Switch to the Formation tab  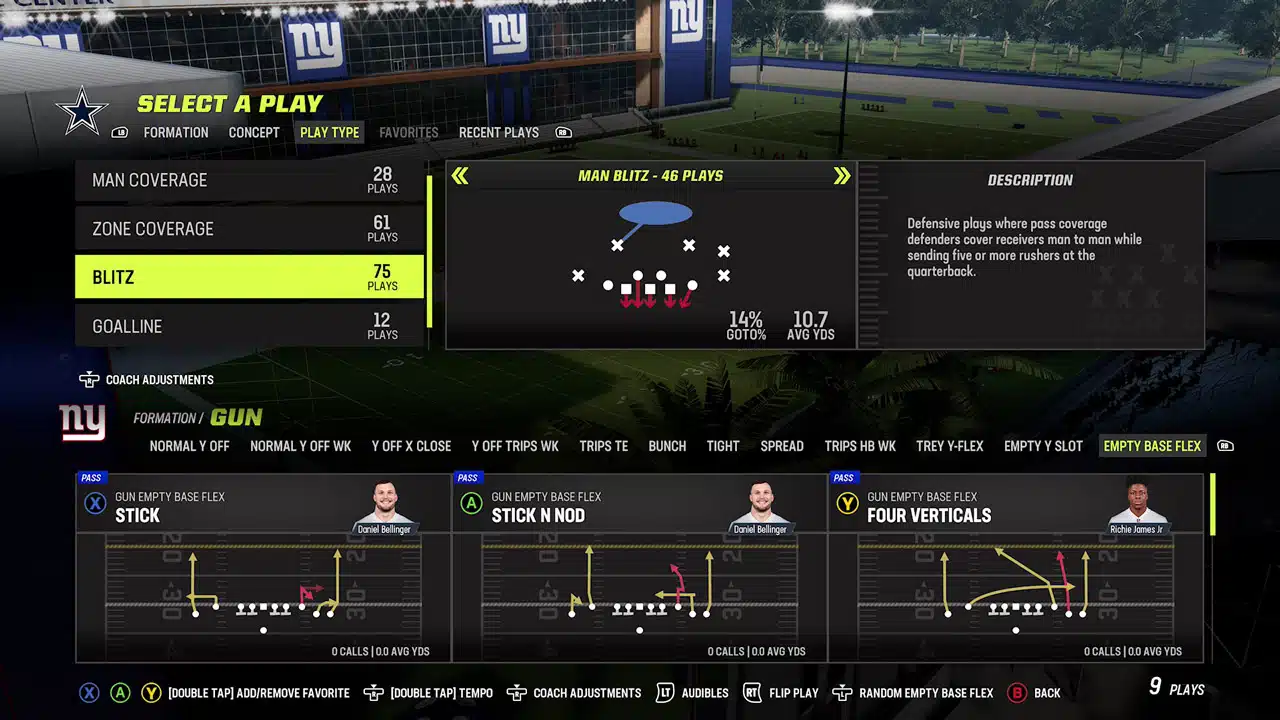pyautogui.click(x=176, y=132)
